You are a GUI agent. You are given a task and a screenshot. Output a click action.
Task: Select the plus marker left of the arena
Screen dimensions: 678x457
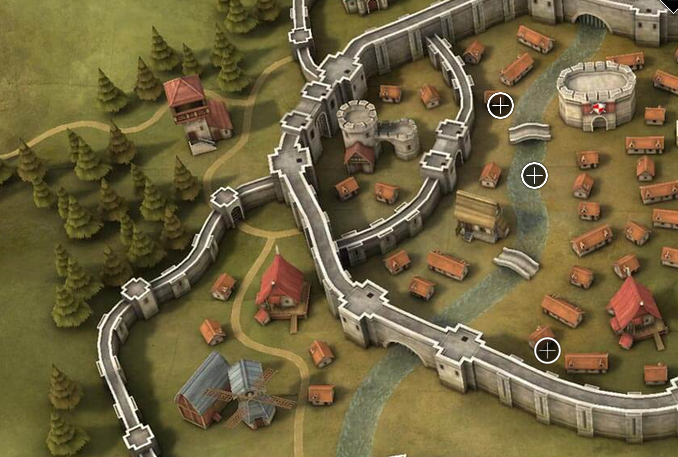point(500,105)
